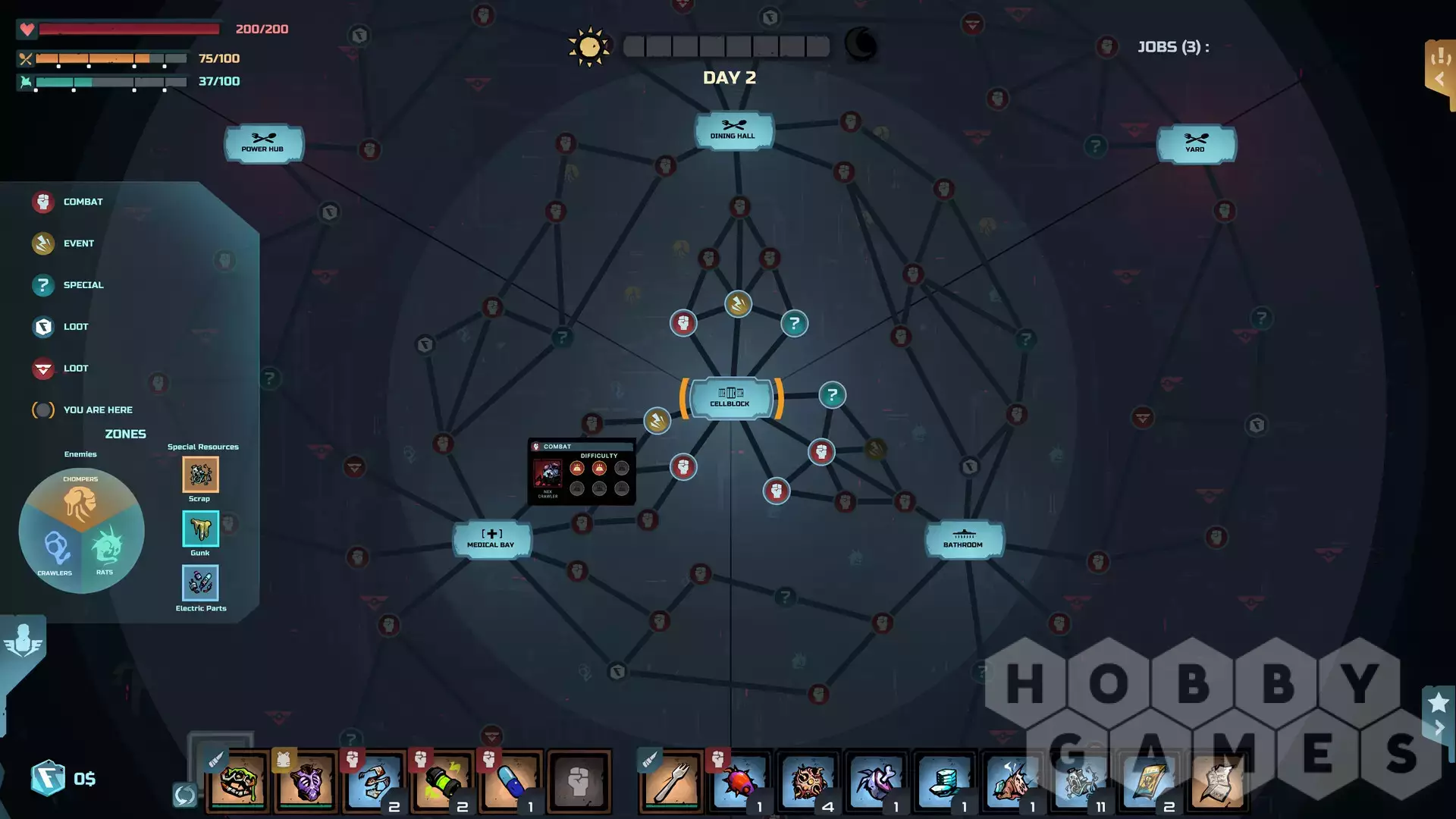Travel to the Dining Hall zone
Image resolution: width=1456 pixels, height=819 pixels.
(733, 130)
